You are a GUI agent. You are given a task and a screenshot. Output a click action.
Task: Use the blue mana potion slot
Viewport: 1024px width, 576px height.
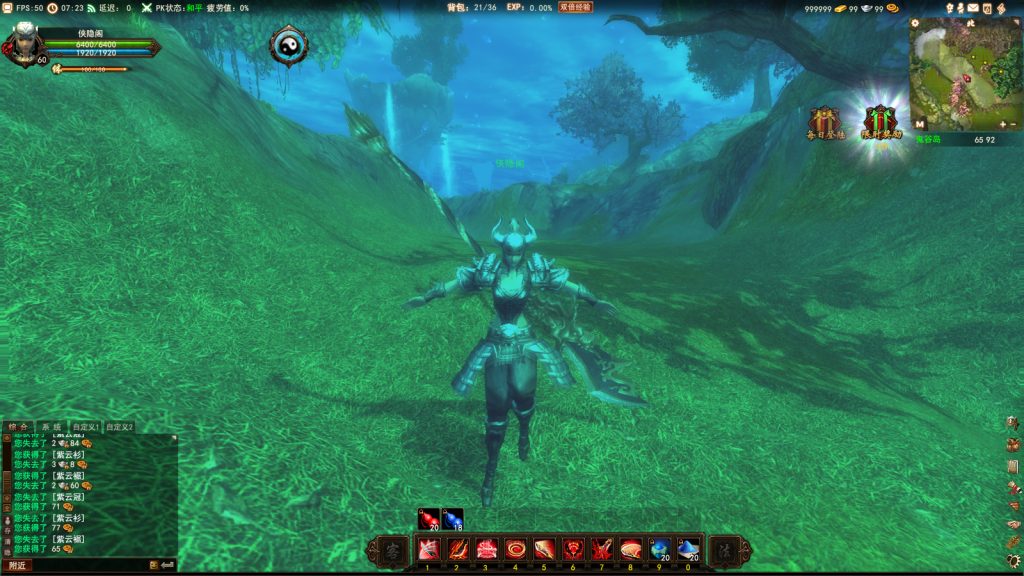pyautogui.click(x=453, y=519)
